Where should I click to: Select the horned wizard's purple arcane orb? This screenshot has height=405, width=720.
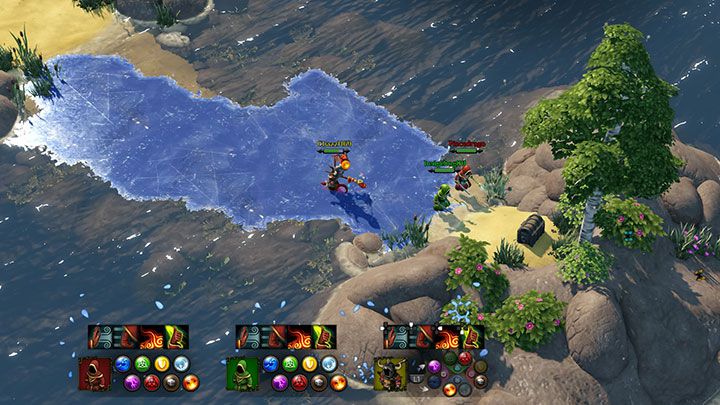433,366
